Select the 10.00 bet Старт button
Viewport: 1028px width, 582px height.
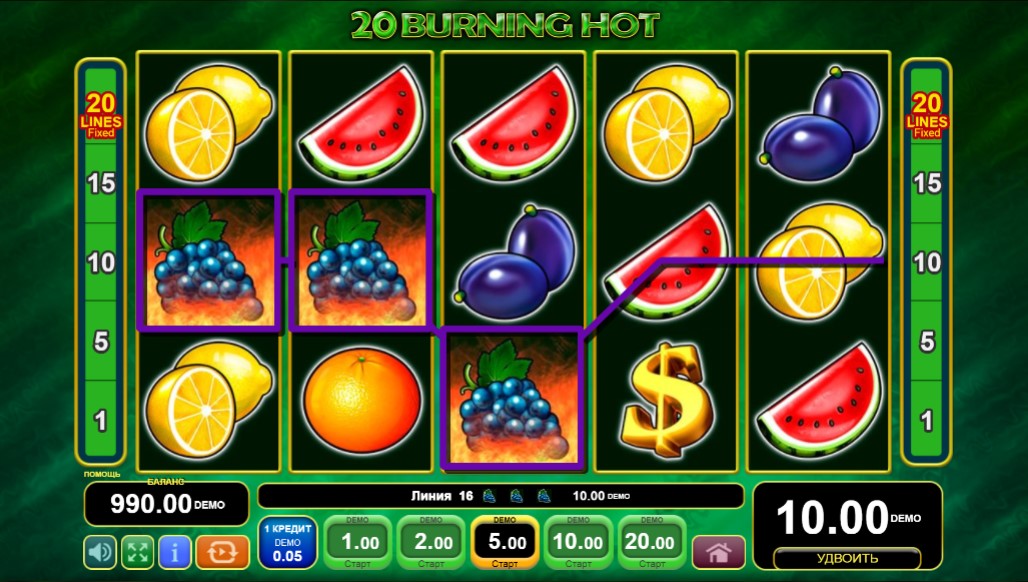click(x=578, y=543)
